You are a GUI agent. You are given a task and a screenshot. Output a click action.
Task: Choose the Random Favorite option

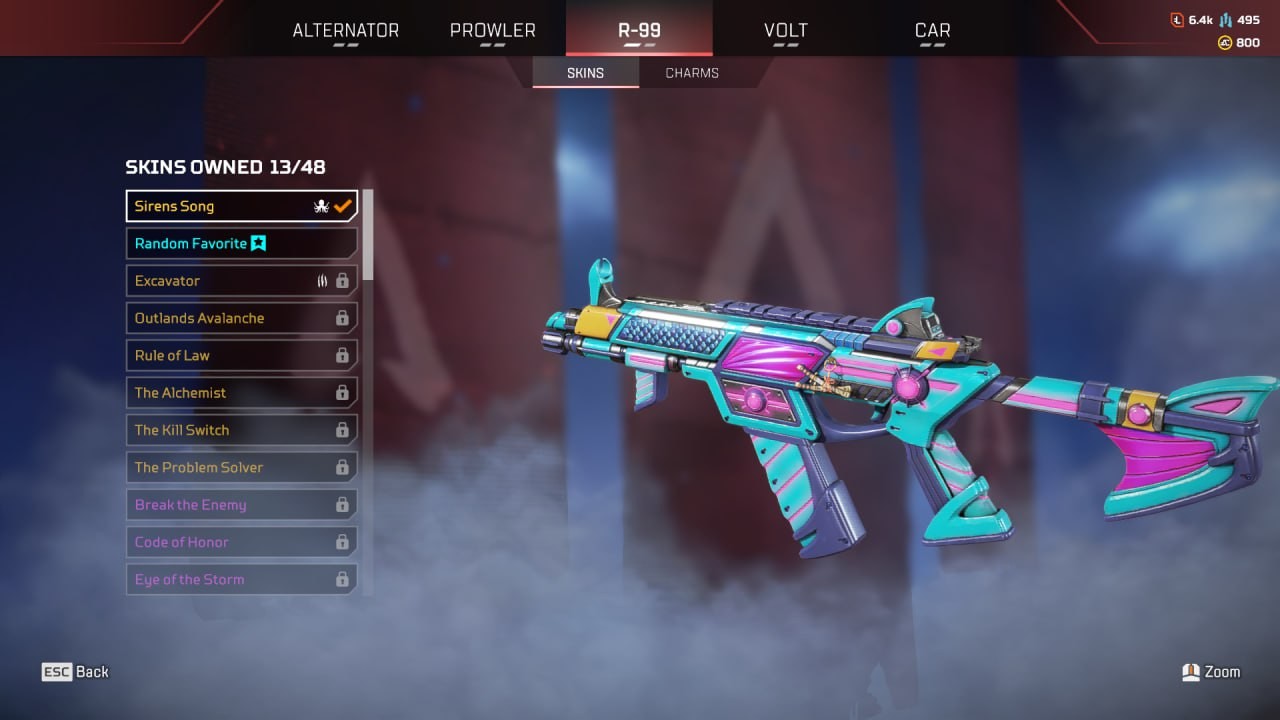click(x=241, y=243)
